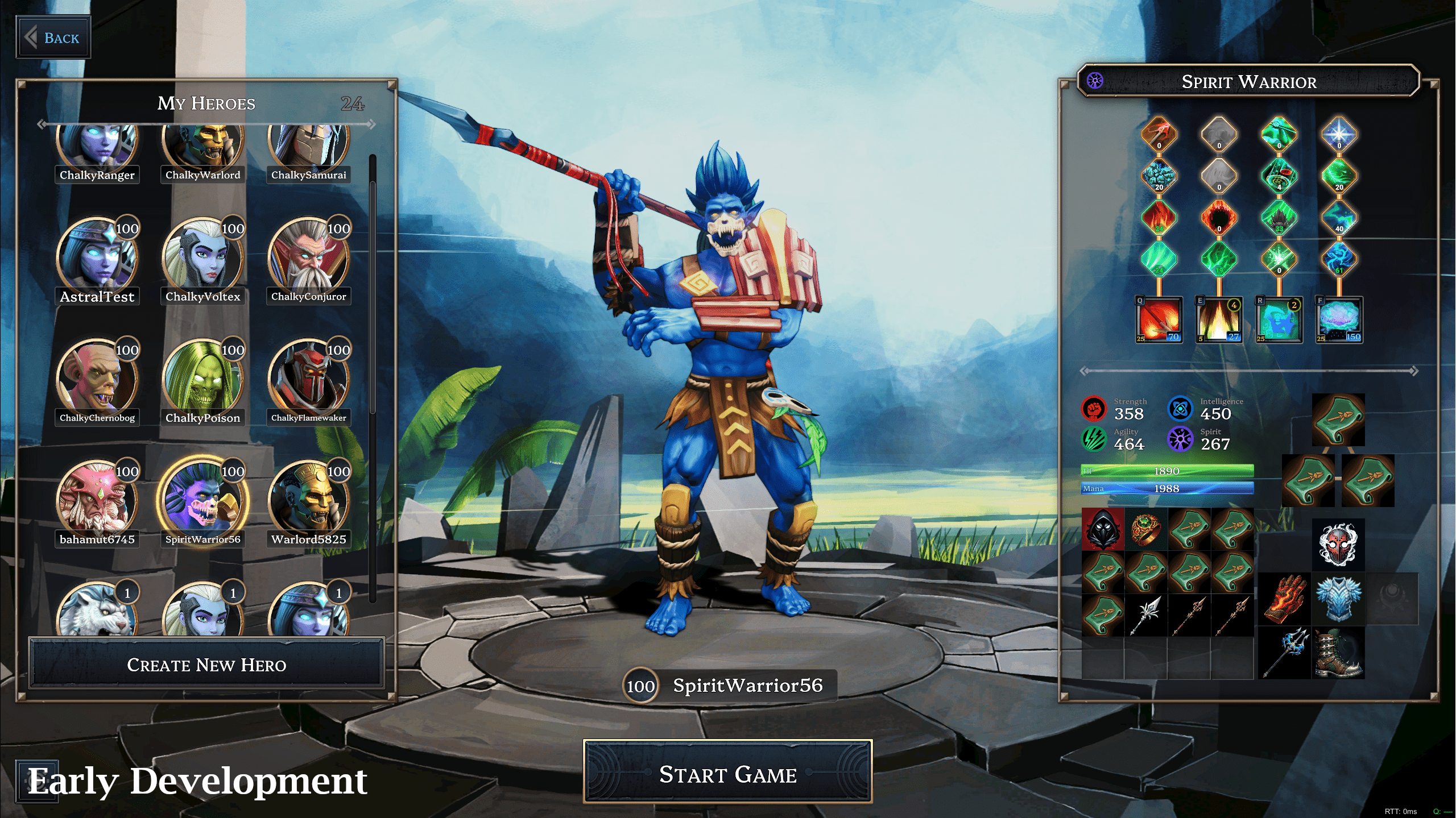Create a new hero
Screen dimensions: 1456x818
[x=206, y=664]
